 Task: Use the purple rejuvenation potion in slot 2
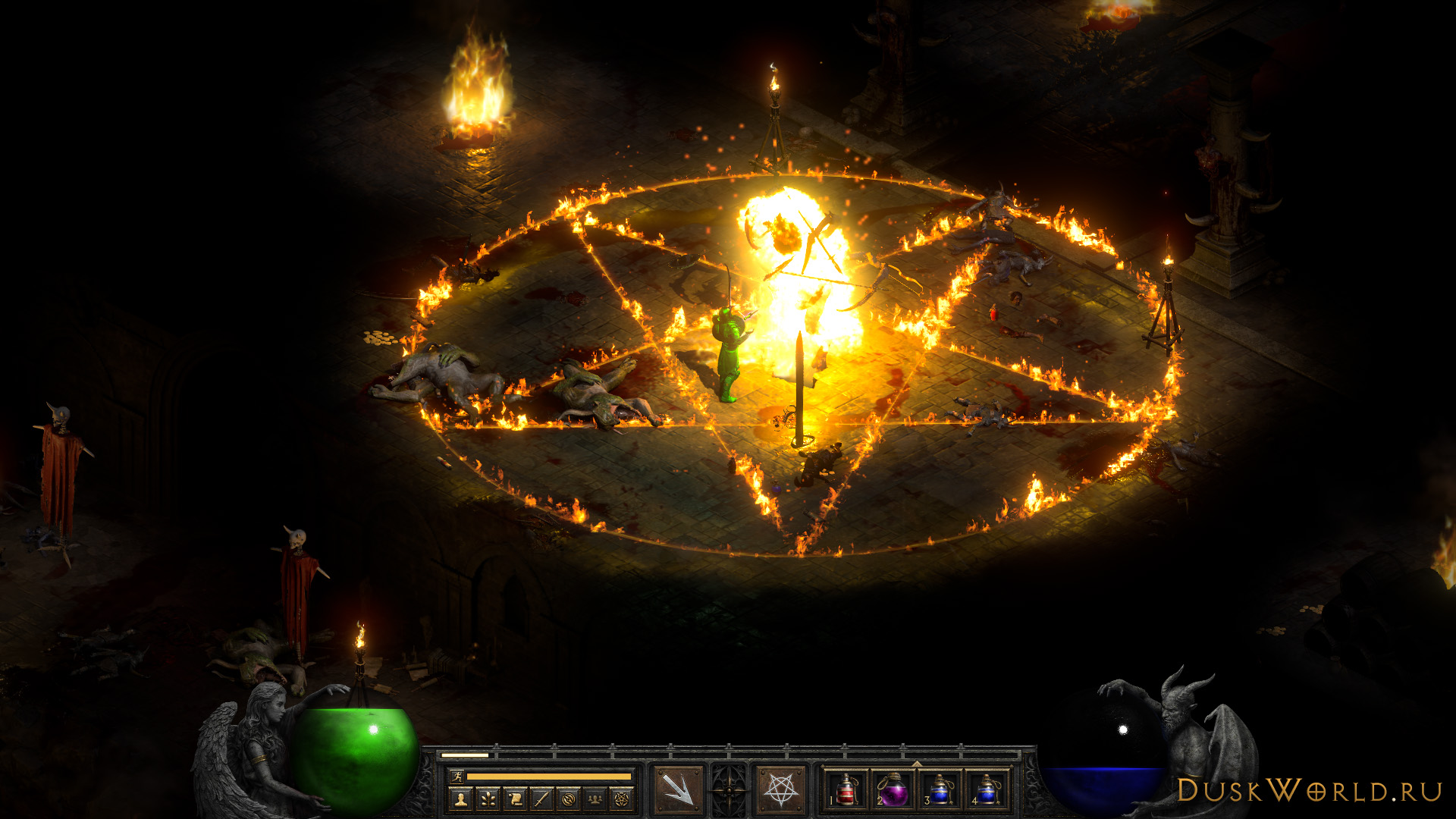893,789
